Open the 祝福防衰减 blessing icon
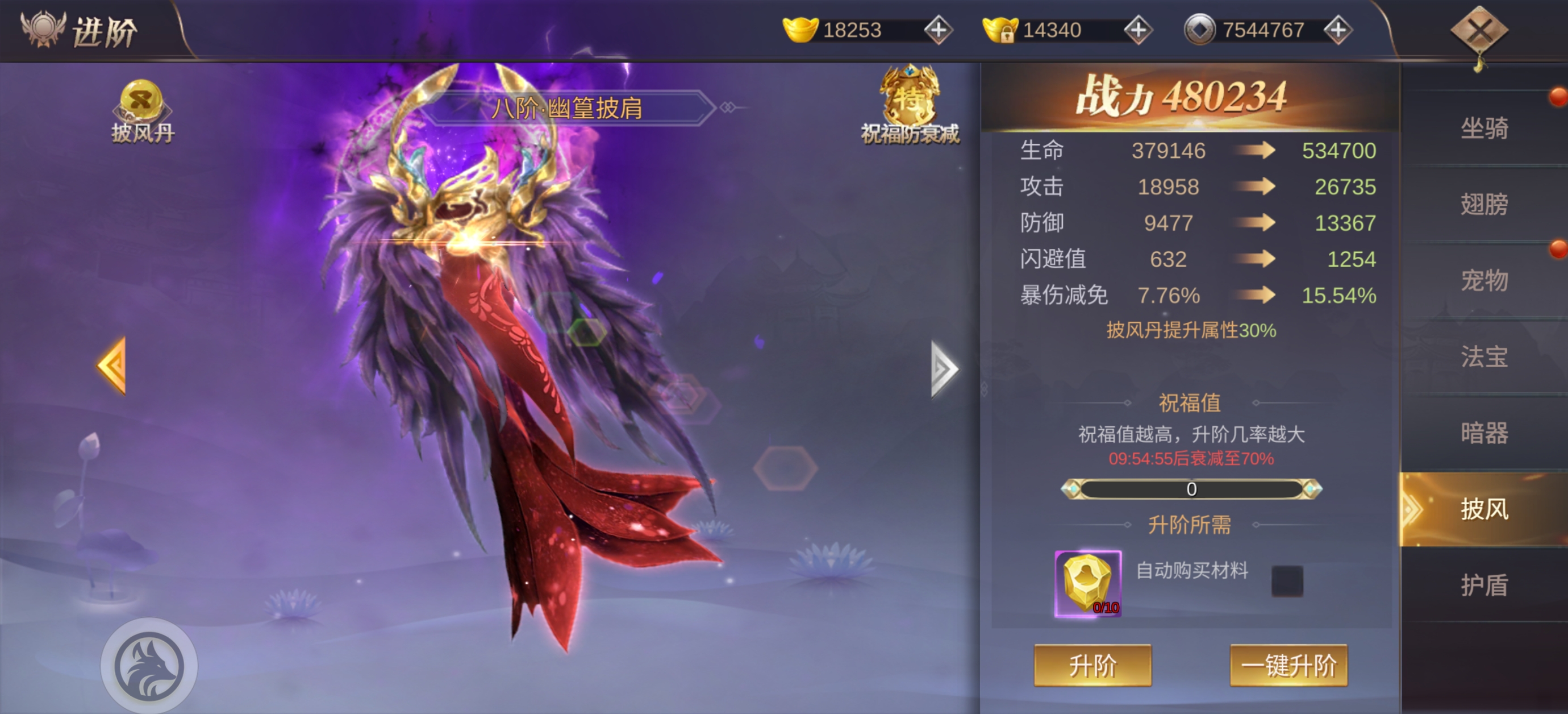Viewport: 1568px width, 714px height. [910, 103]
